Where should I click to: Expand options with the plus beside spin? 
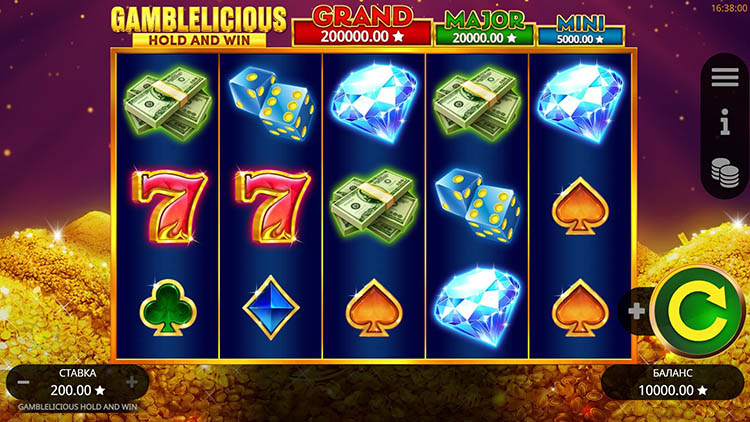636,311
